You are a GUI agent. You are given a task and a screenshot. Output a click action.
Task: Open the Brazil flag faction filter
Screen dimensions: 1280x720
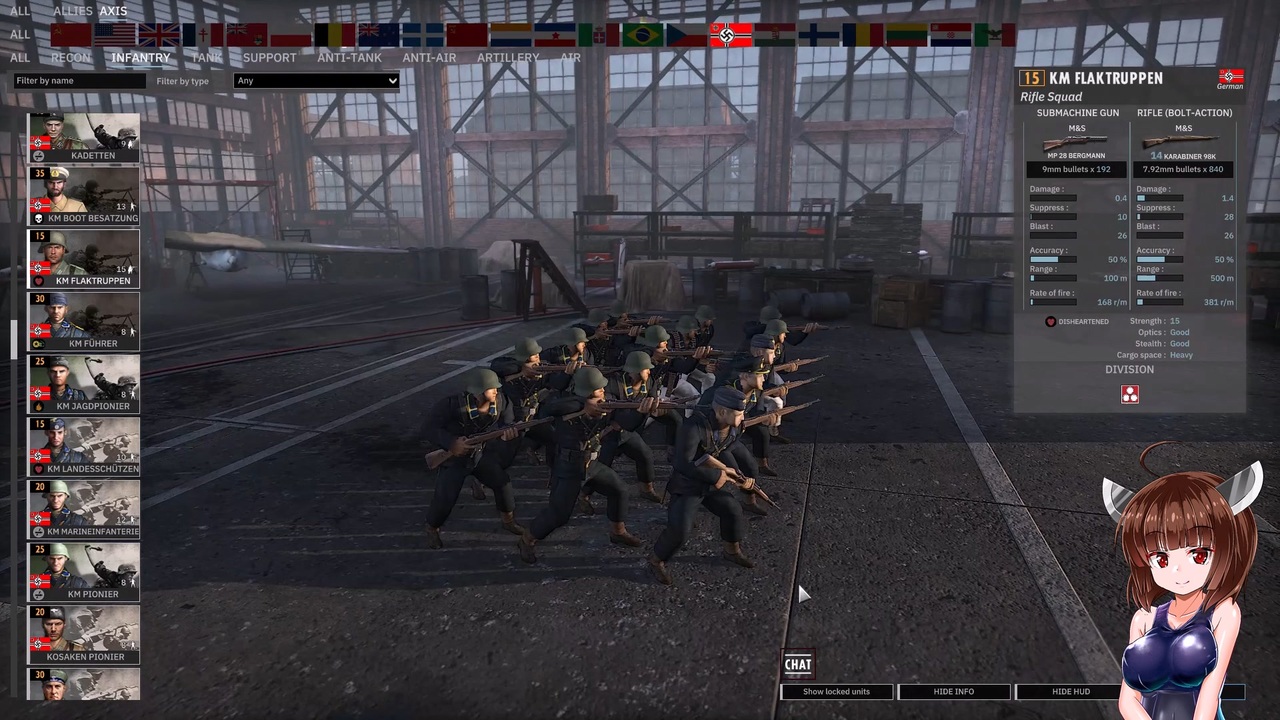[x=643, y=35]
